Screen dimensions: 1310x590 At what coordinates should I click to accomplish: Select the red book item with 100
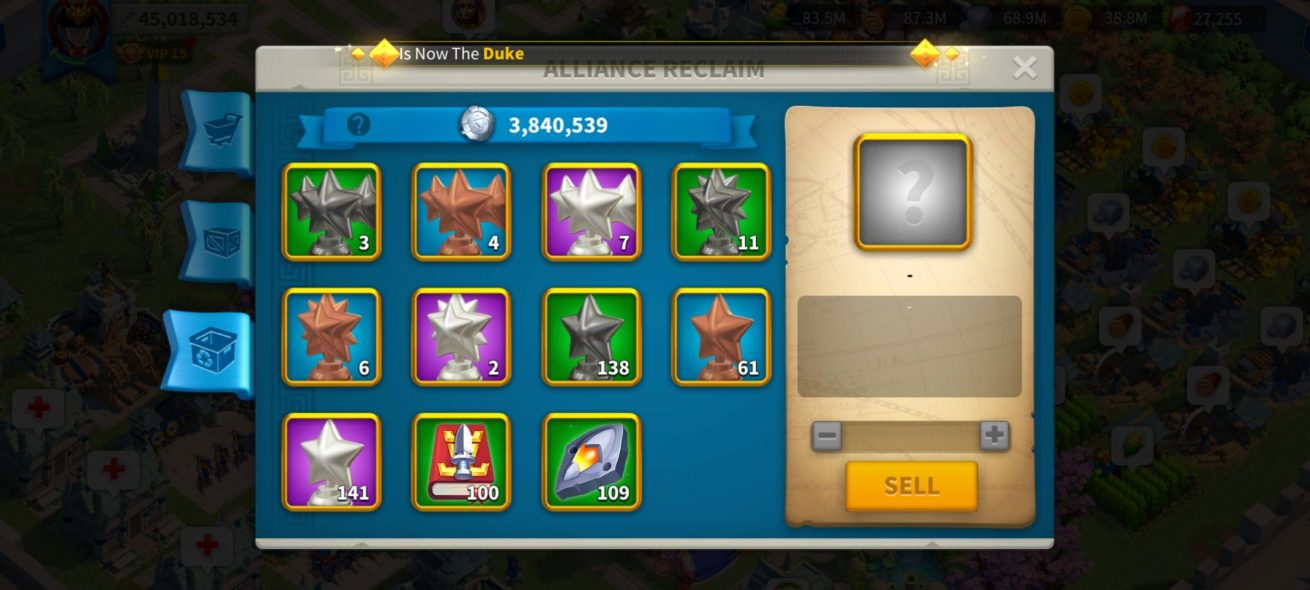pos(461,462)
